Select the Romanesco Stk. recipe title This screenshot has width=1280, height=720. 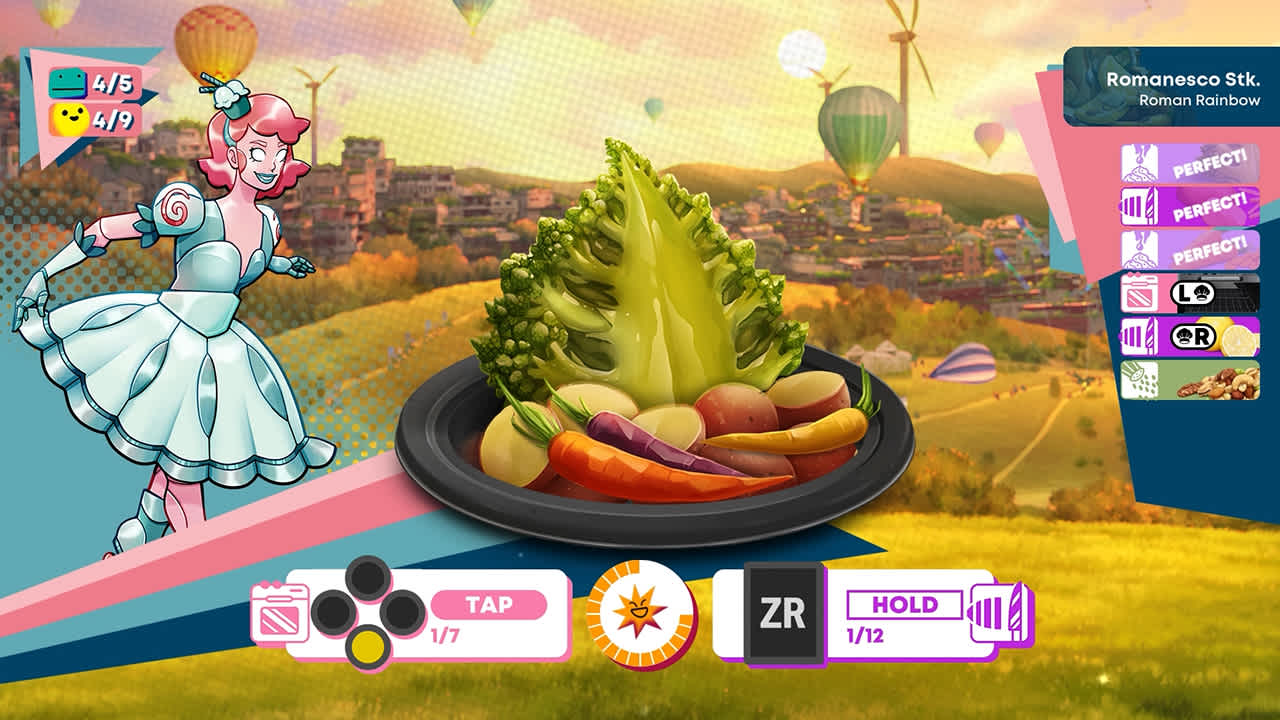click(1186, 74)
